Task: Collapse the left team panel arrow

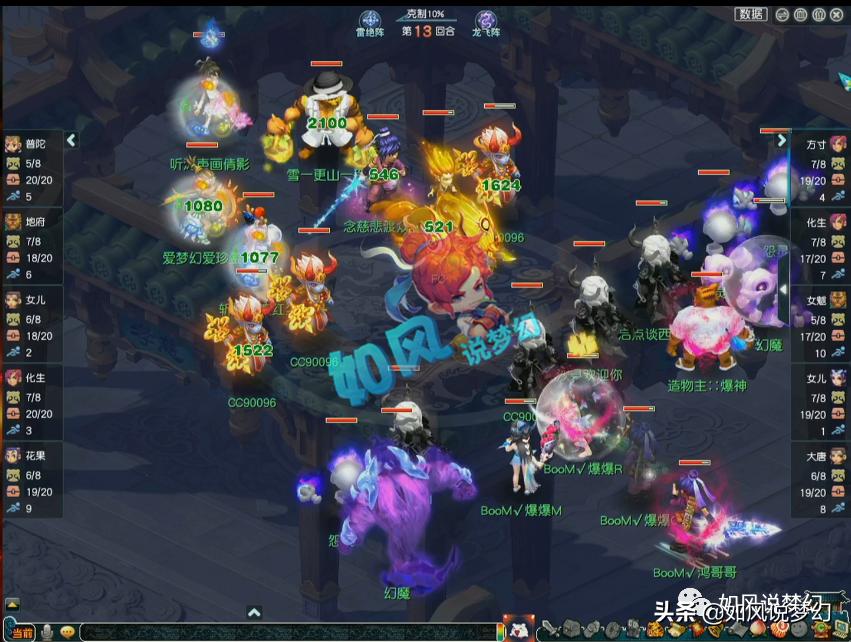Action: pos(71,141)
